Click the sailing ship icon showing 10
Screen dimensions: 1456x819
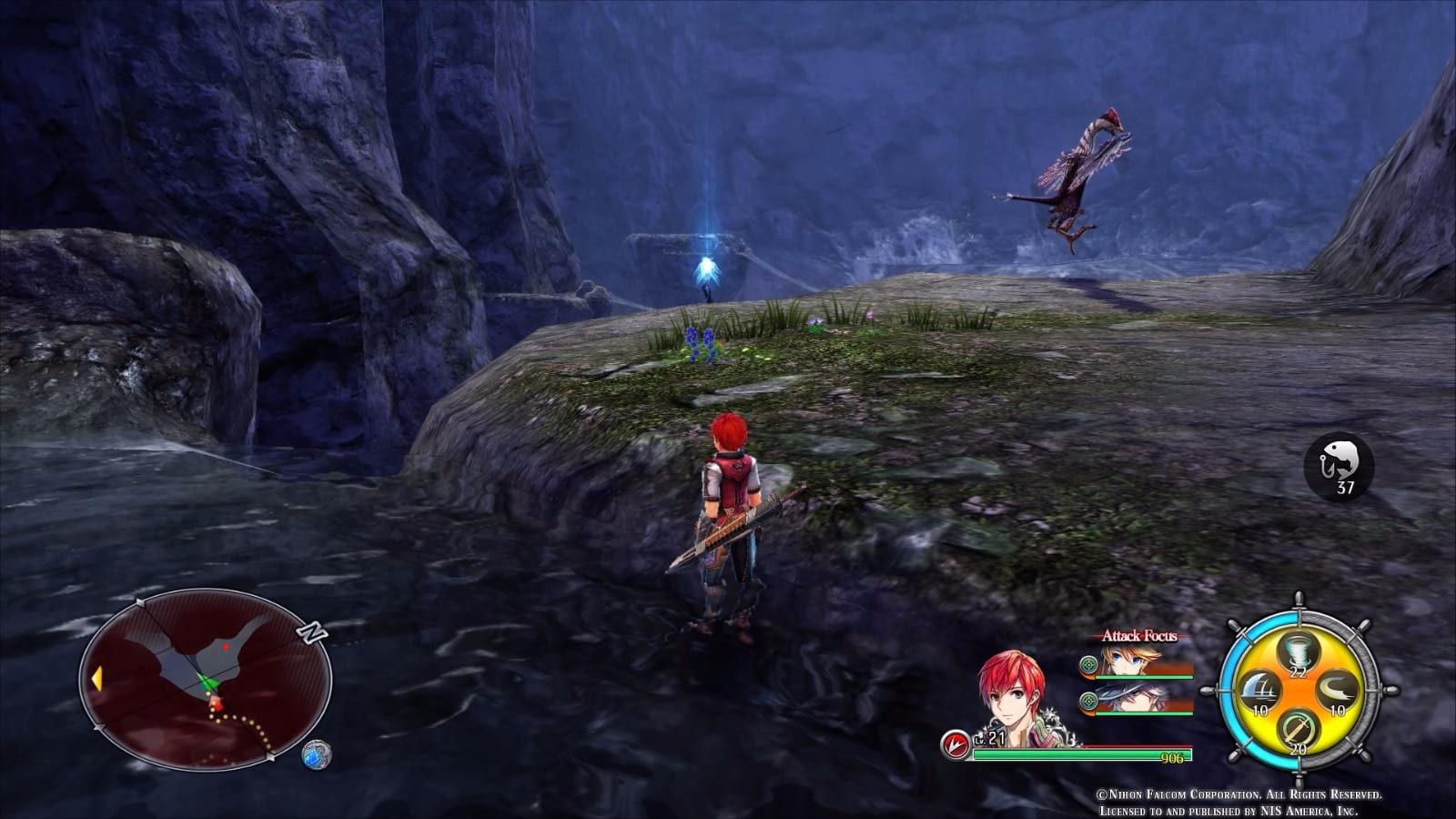(1261, 691)
